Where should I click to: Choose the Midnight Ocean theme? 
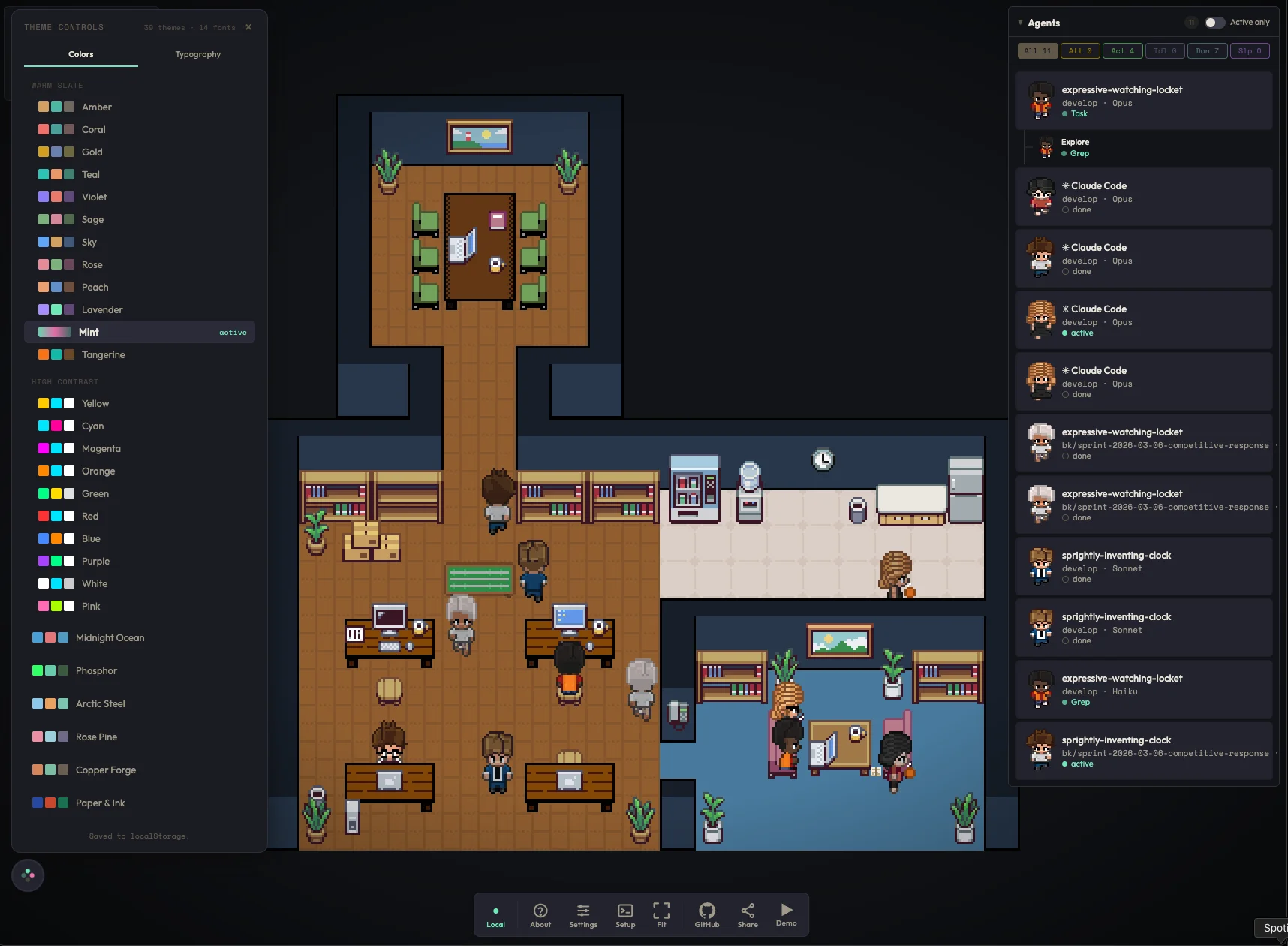point(110,638)
